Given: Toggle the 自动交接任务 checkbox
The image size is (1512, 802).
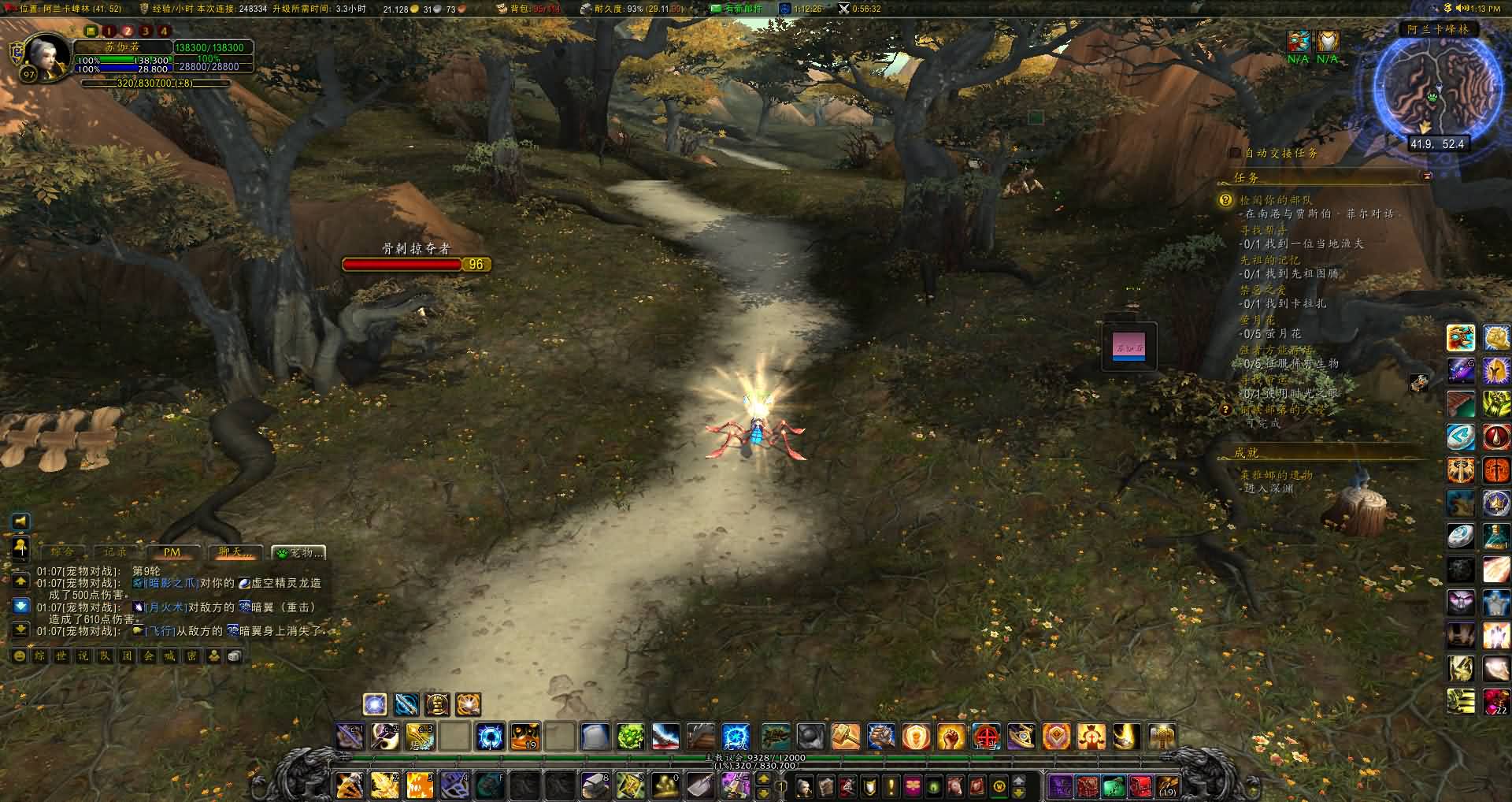Looking at the screenshot, I should pos(1235,153).
